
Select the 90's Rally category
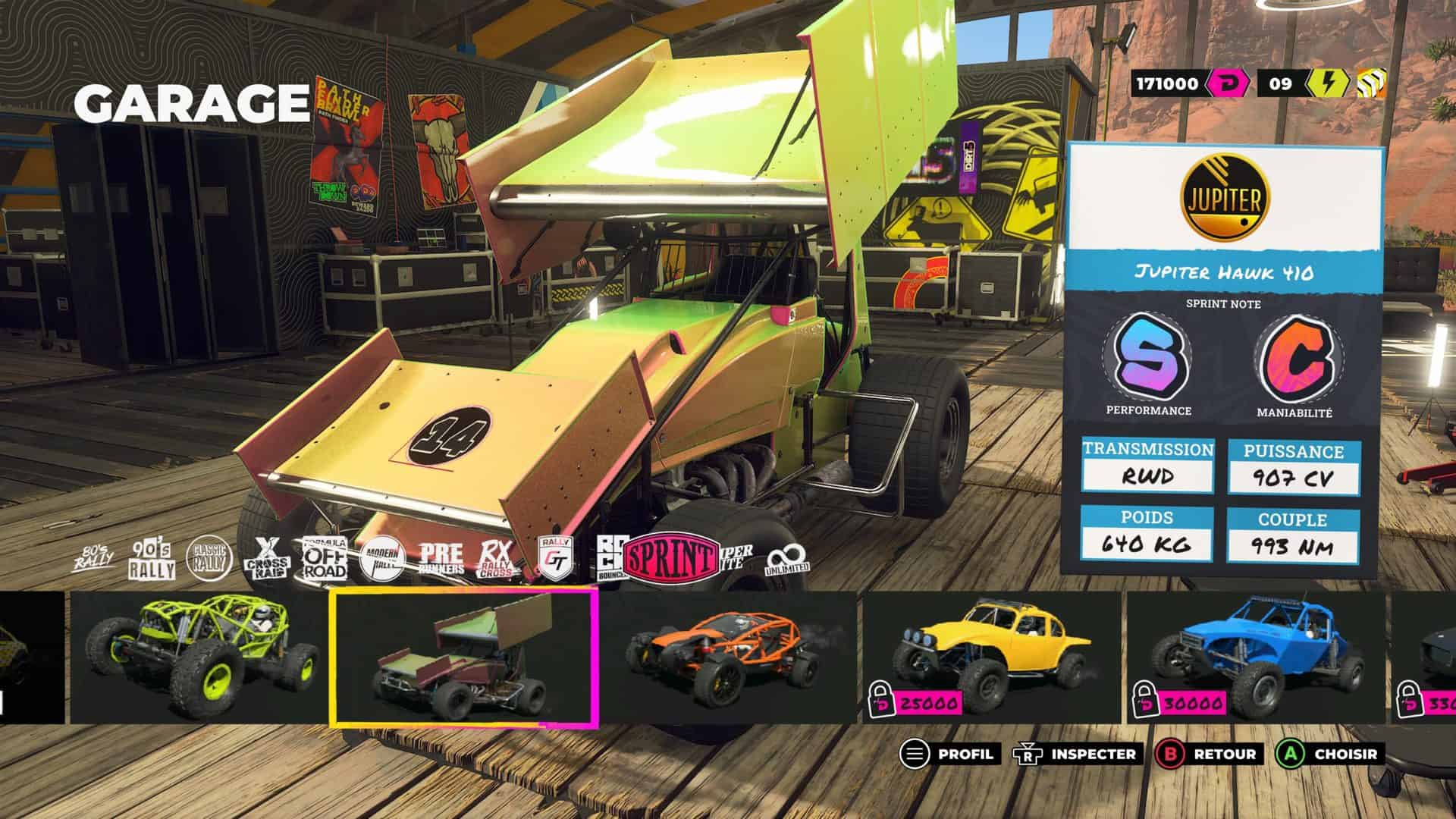[x=152, y=560]
